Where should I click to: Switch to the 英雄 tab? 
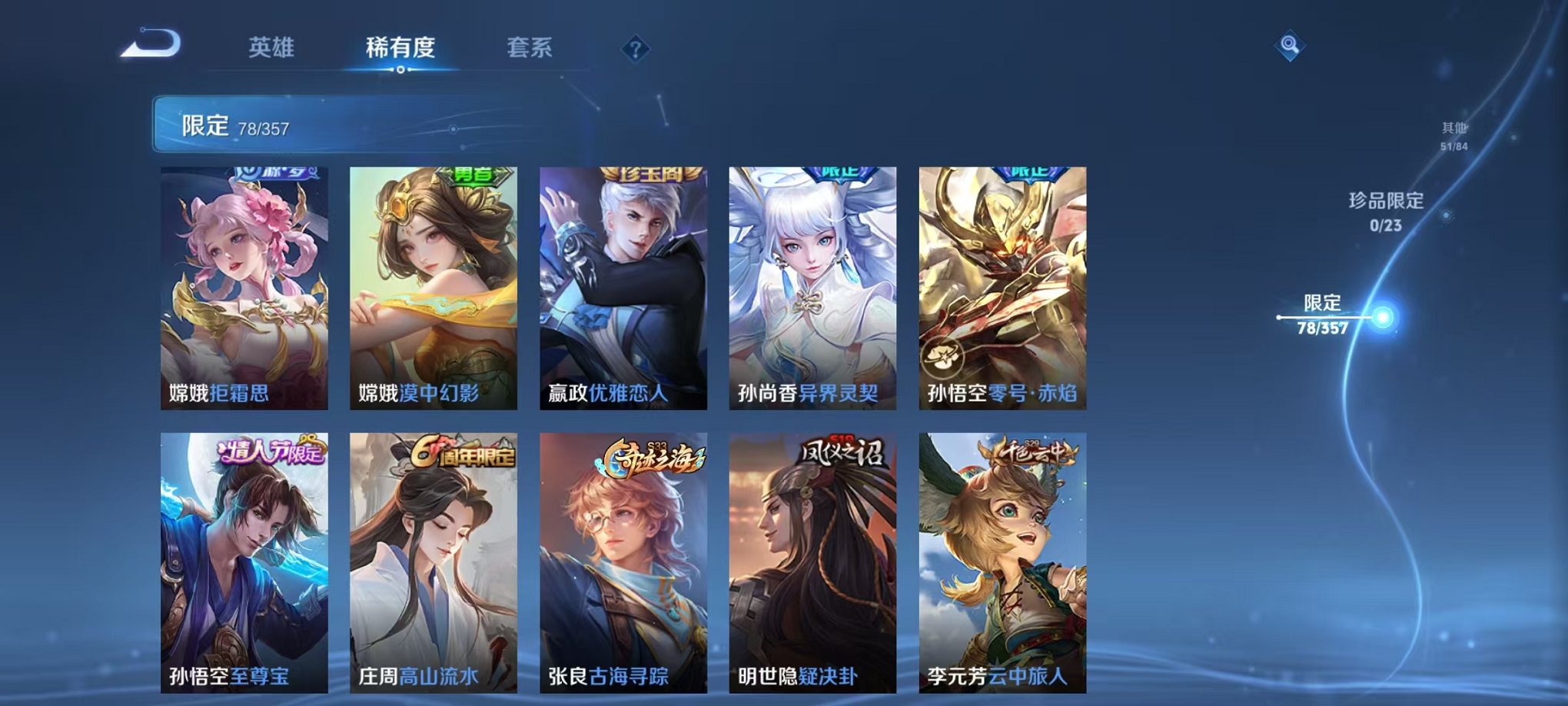pyautogui.click(x=273, y=48)
